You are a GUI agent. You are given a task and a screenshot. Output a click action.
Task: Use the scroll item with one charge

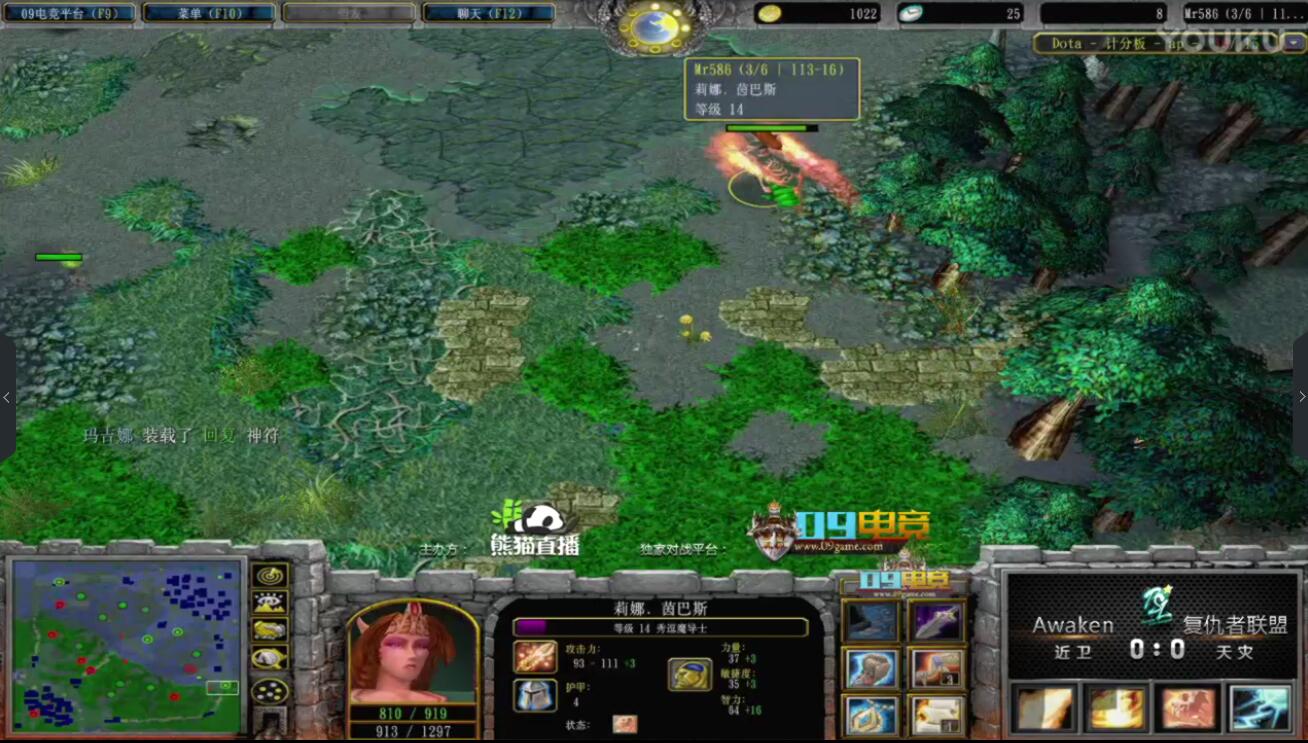click(937, 714)
